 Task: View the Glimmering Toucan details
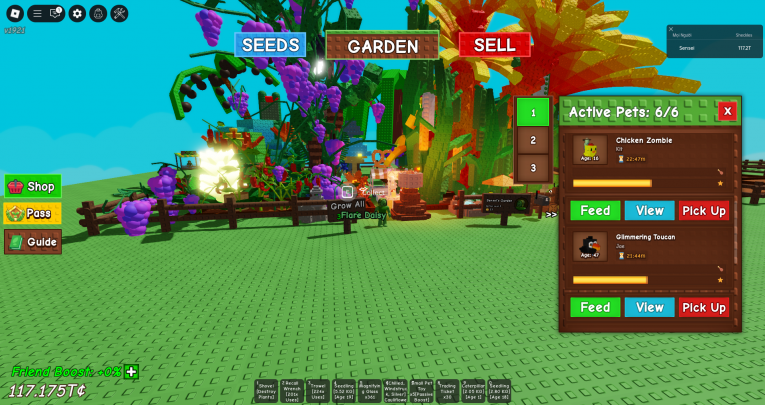coord(649,307)
